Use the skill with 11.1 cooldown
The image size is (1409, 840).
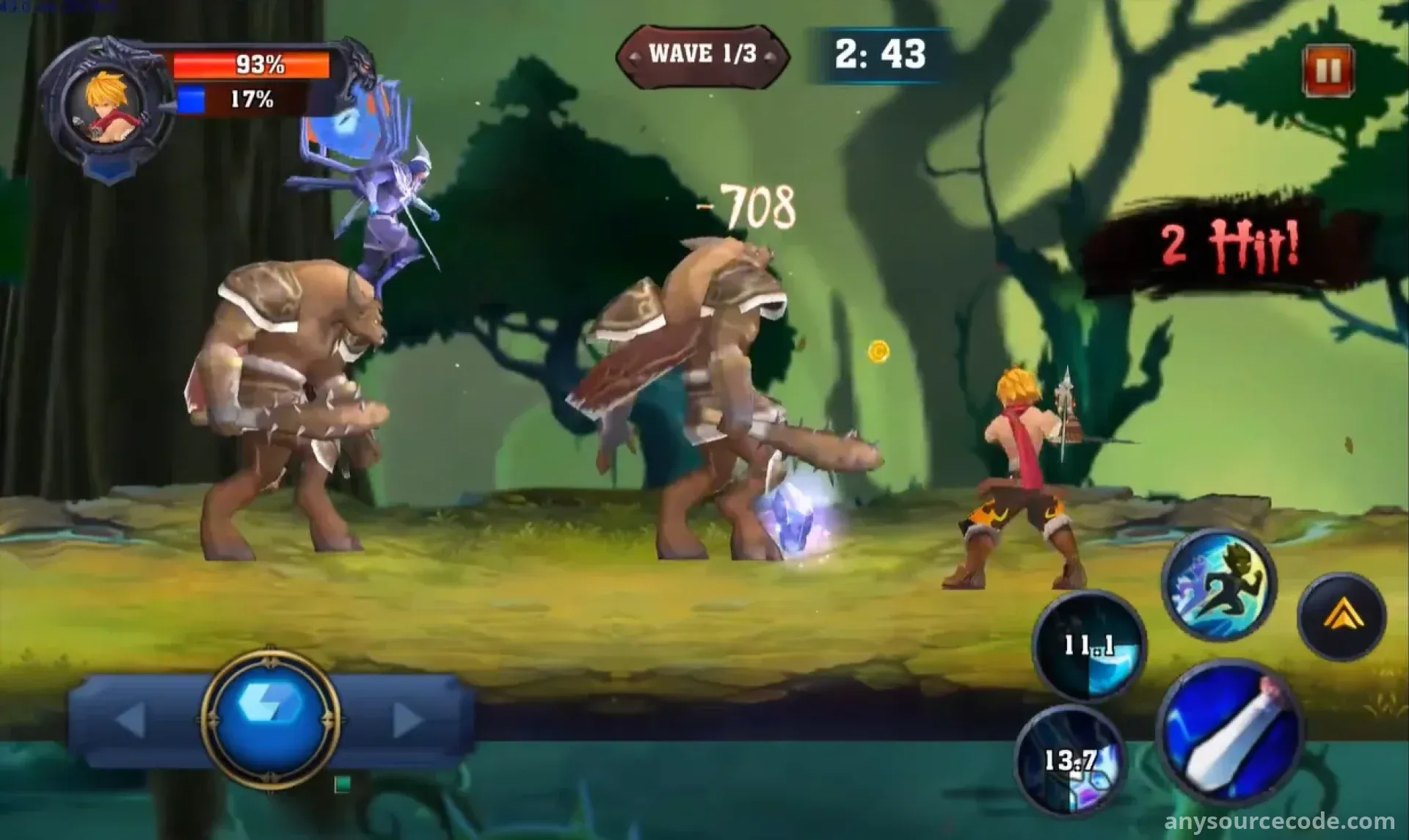click(x=1088, y=646)
